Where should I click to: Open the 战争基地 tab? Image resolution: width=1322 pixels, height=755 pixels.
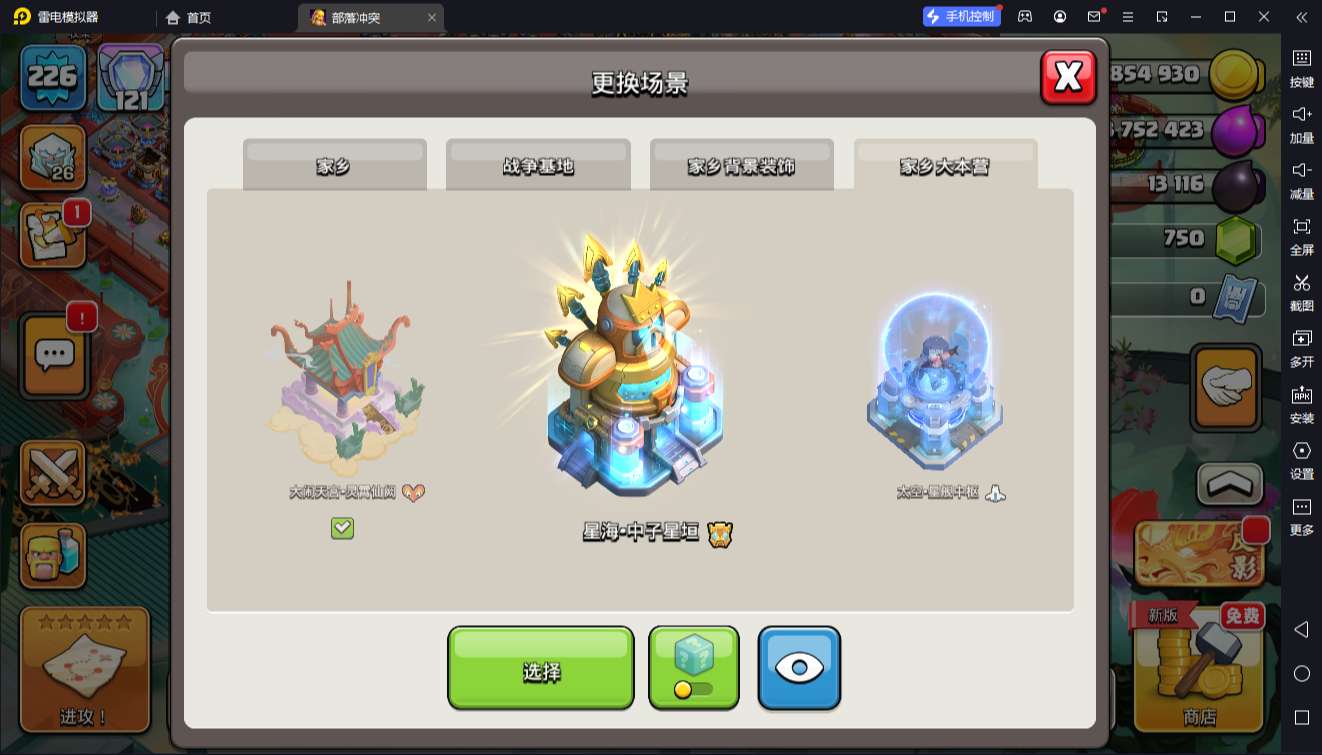pos(538,166)
